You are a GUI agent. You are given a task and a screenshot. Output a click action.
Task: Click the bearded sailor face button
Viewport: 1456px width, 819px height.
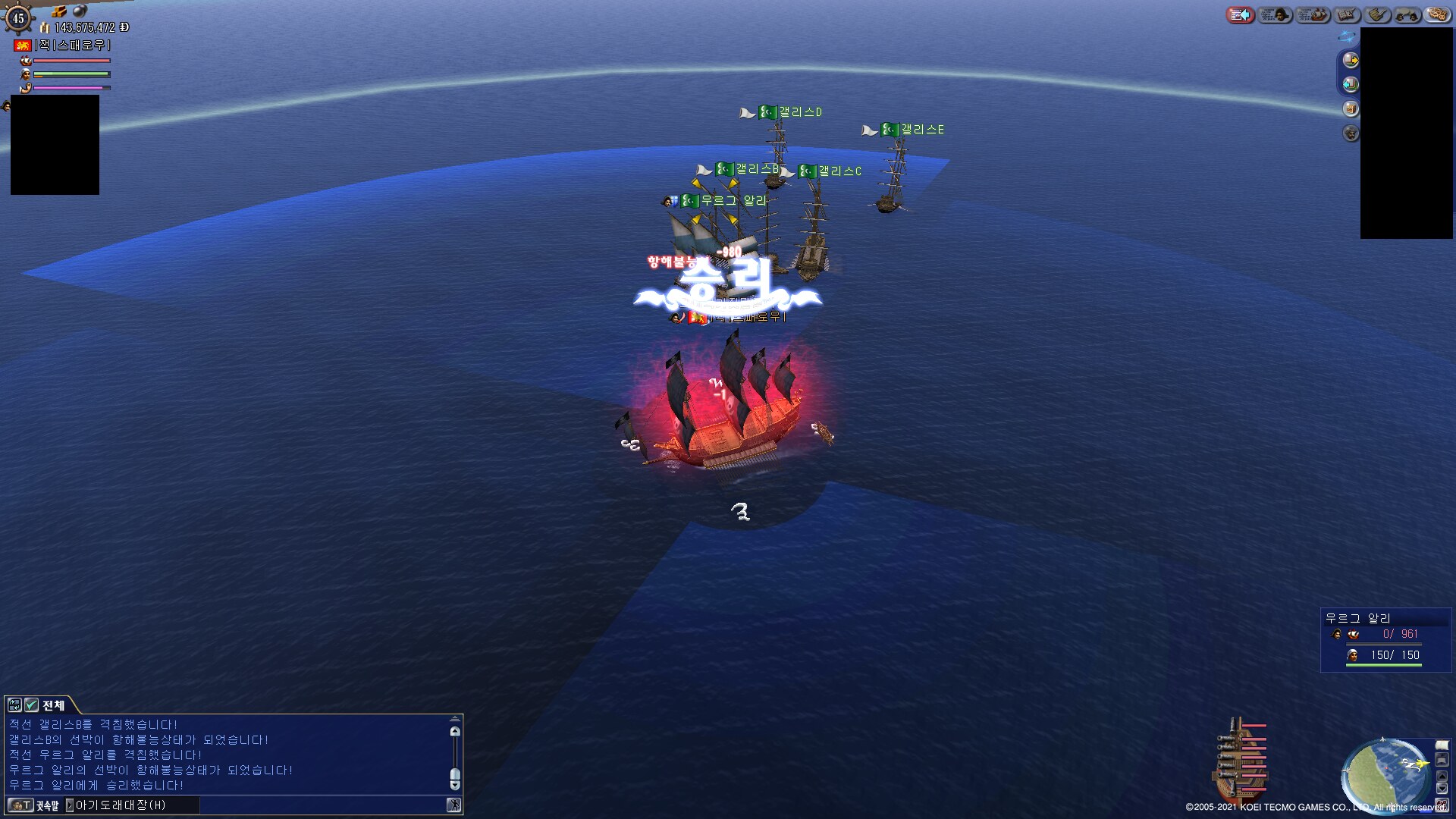point(1351,133)
